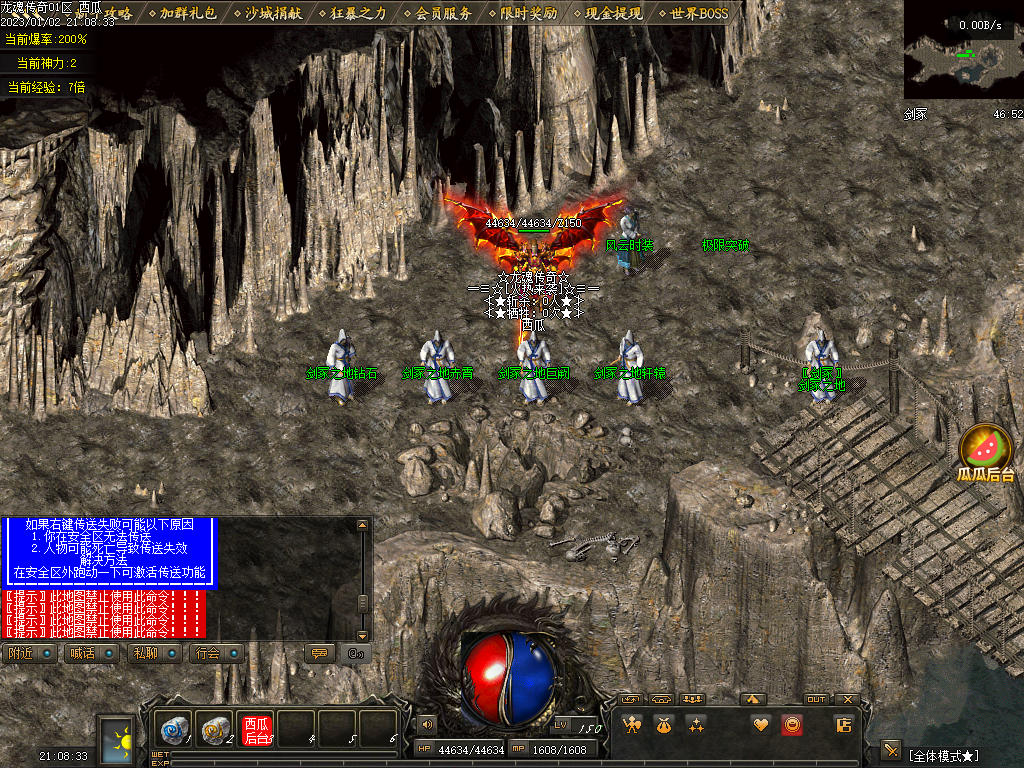Open 会员服务 from the top bar

pos(443,13)
